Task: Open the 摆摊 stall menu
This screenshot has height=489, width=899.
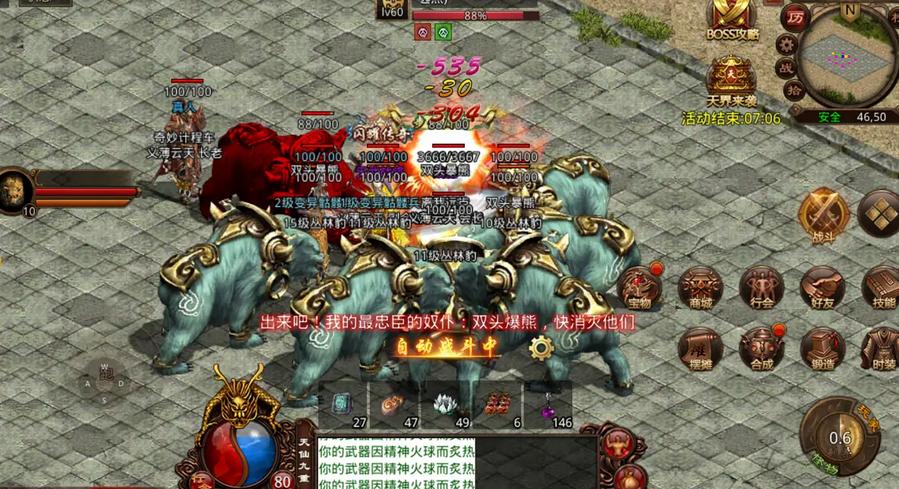Action: coord(700,349)
